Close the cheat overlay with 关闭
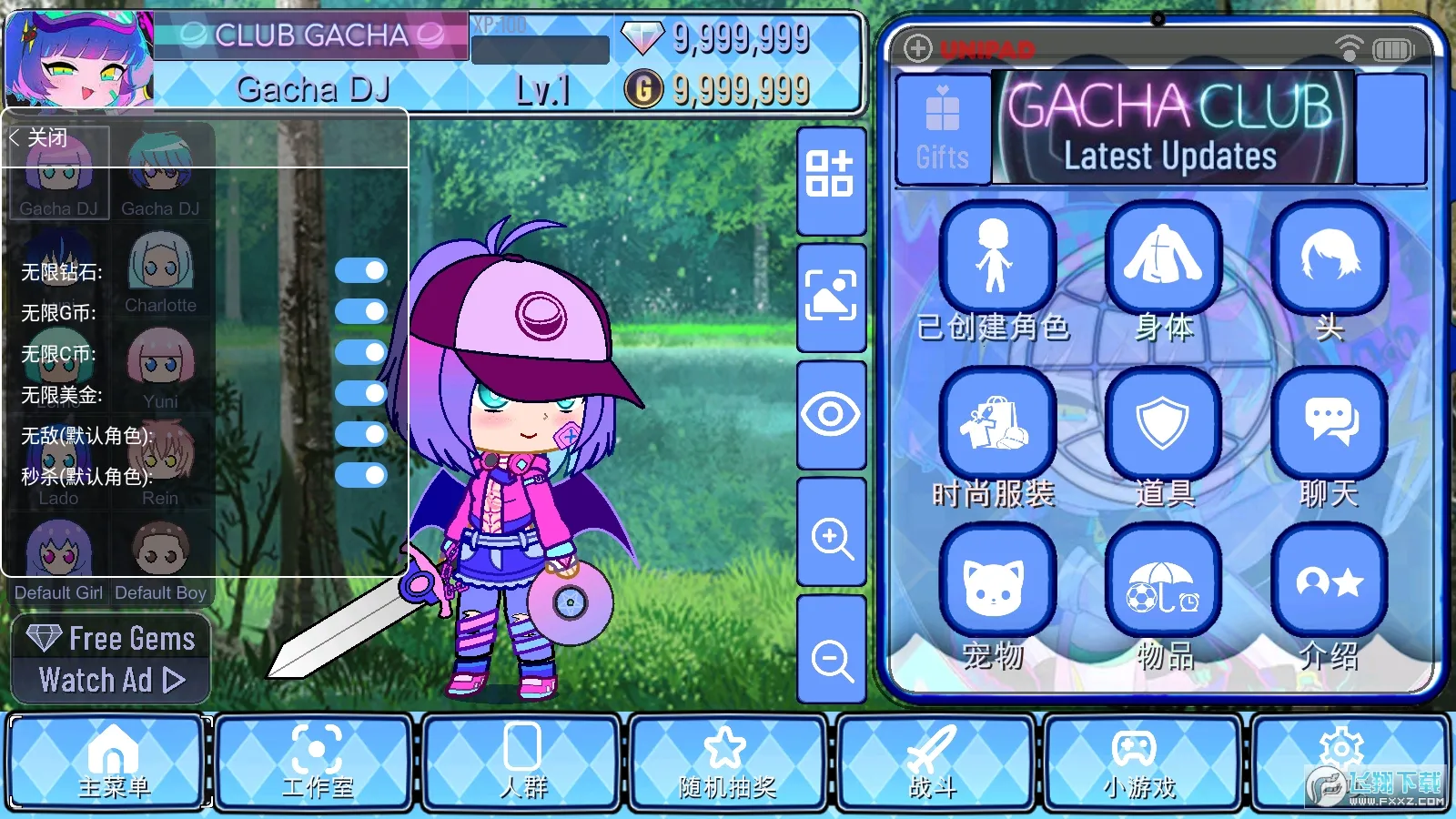1456x819 pixels. coord(40,138)
